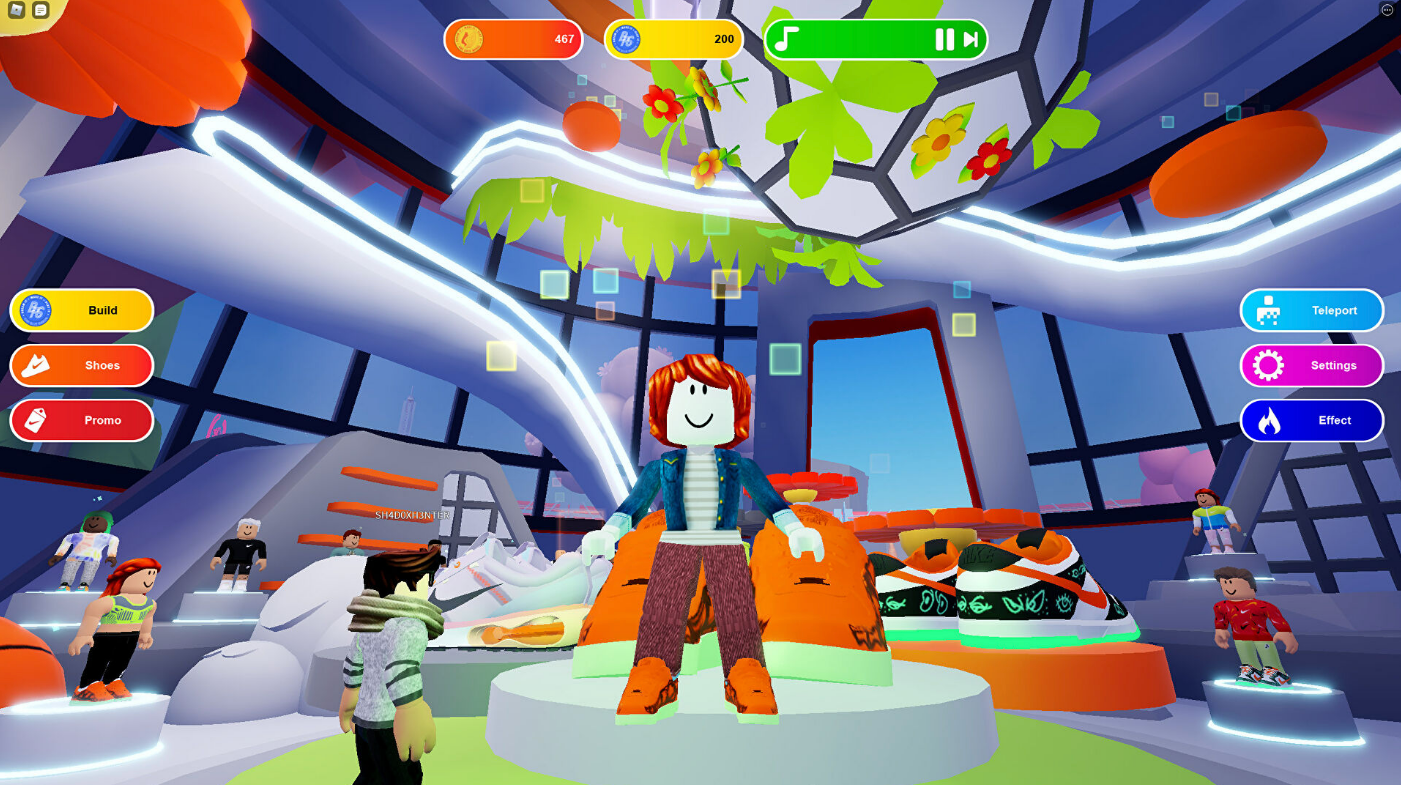Pause the music
Image resolution: width=1401 pixels, height=785 pixels.
click(x=944, y=40)
